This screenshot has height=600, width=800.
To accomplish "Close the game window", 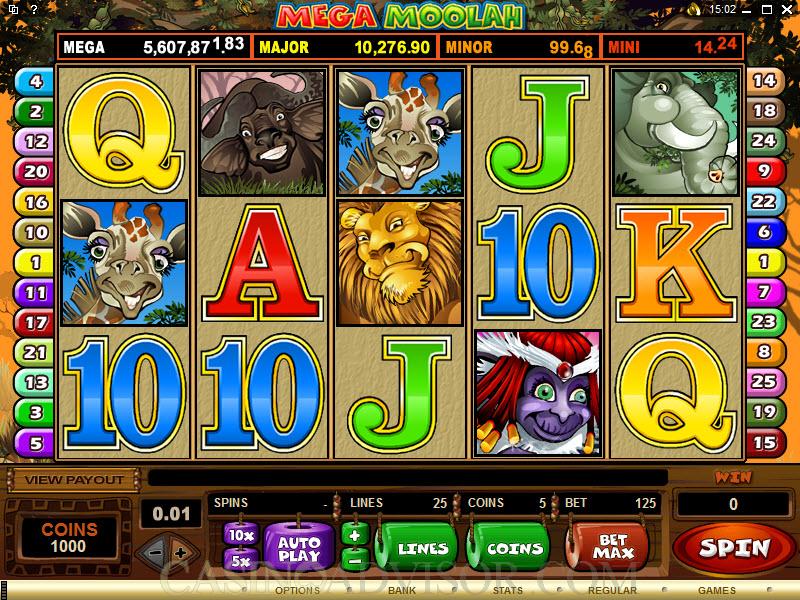I will 787,9.
